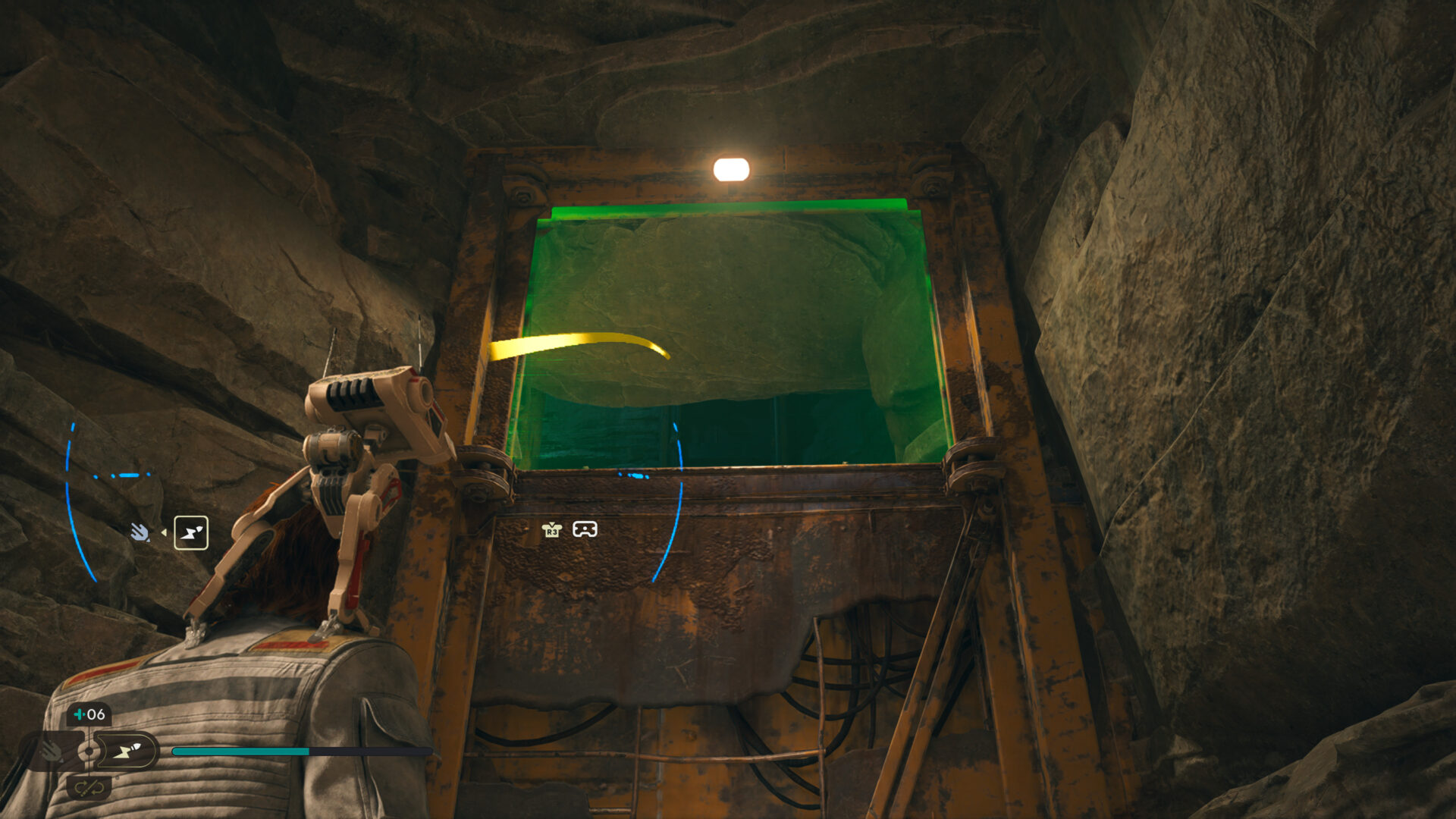
Task: Click the lightsaber swap-arrows icon
Action: (x=89, y=789)
